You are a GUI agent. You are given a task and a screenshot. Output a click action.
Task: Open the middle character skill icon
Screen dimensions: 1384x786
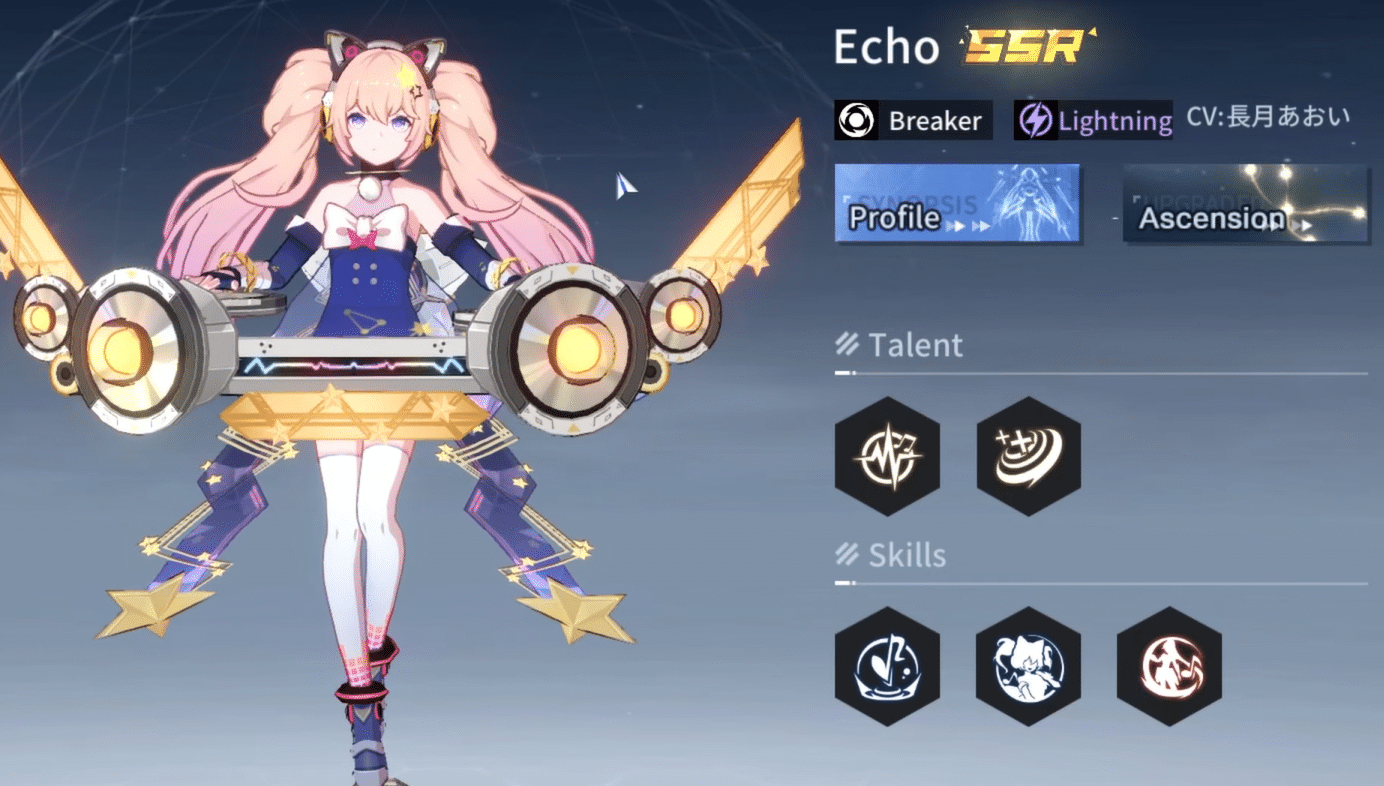tap(1028, 665)
